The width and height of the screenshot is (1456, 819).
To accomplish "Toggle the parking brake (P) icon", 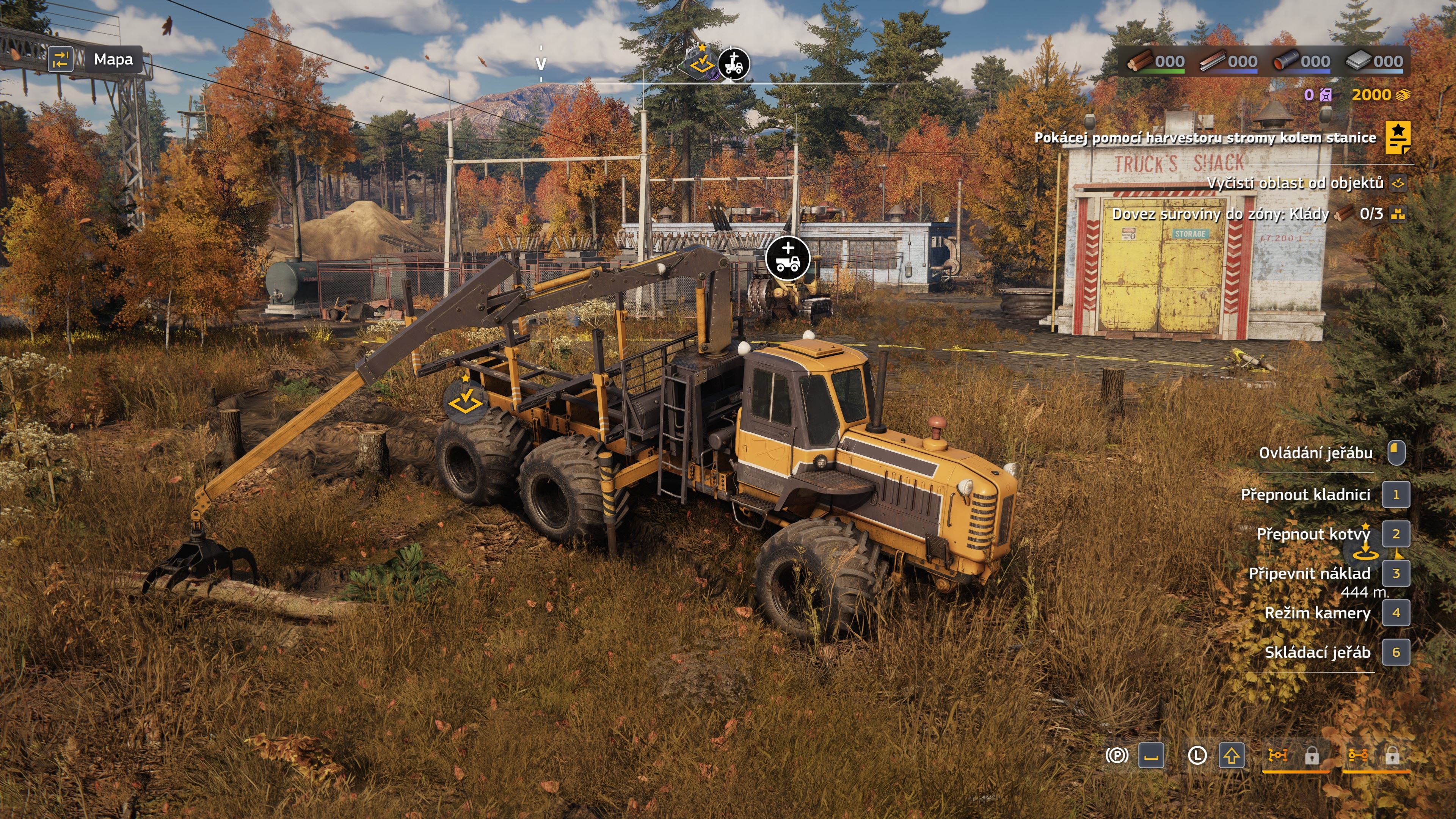I will point(1117,755).
